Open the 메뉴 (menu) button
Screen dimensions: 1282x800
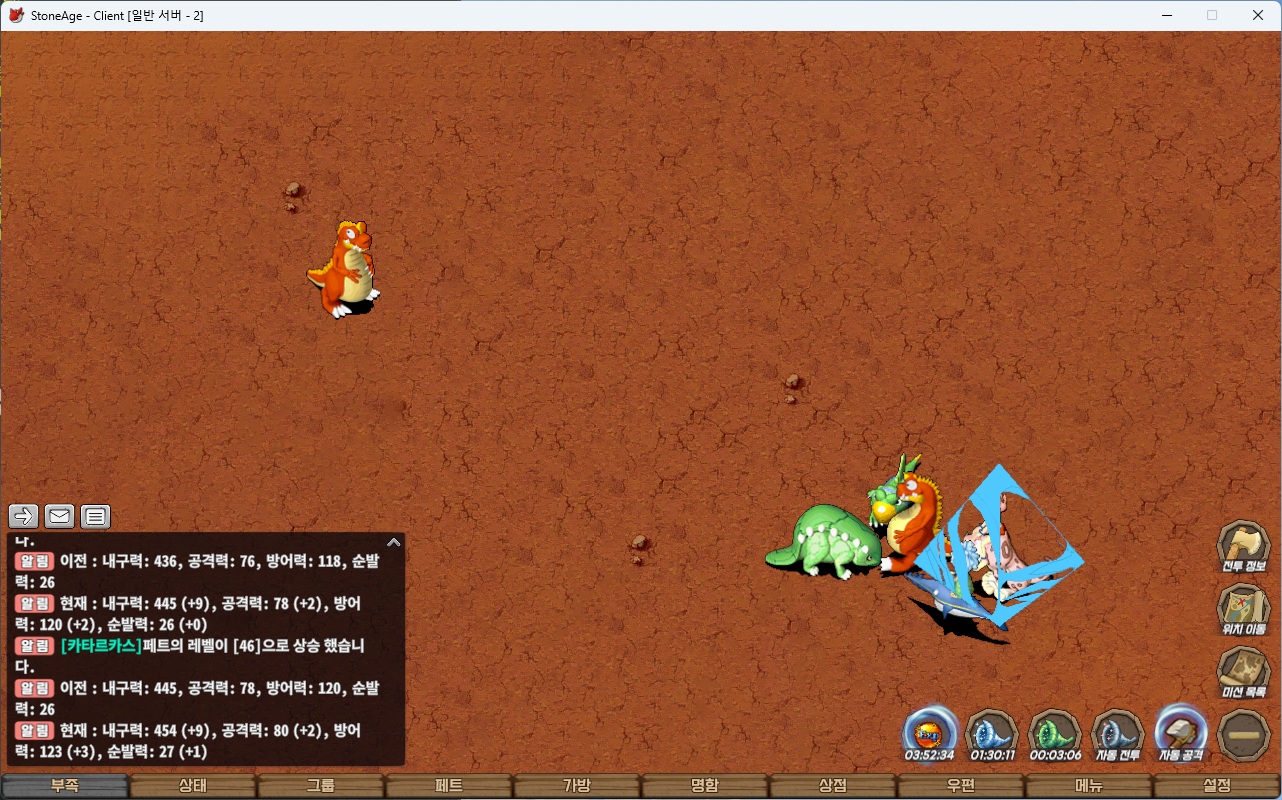coord(1089,786)
